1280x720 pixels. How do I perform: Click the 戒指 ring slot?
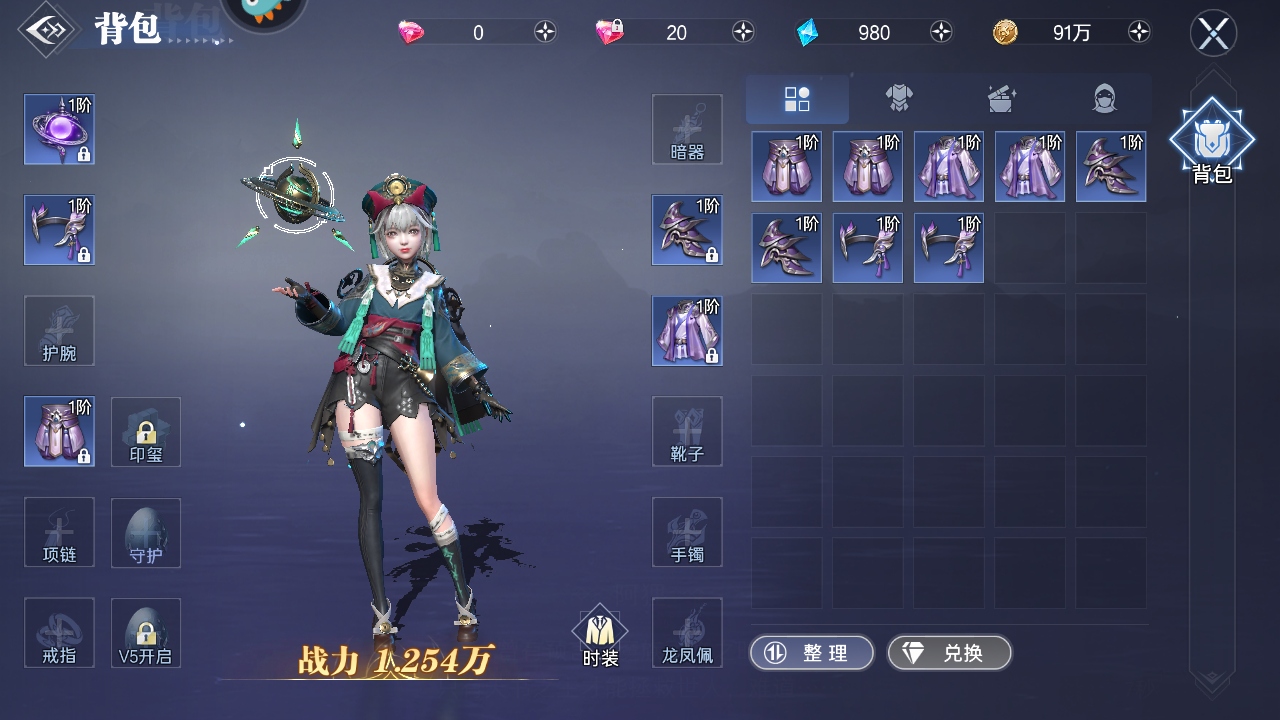pyautogui.click(x=58, y=632)
